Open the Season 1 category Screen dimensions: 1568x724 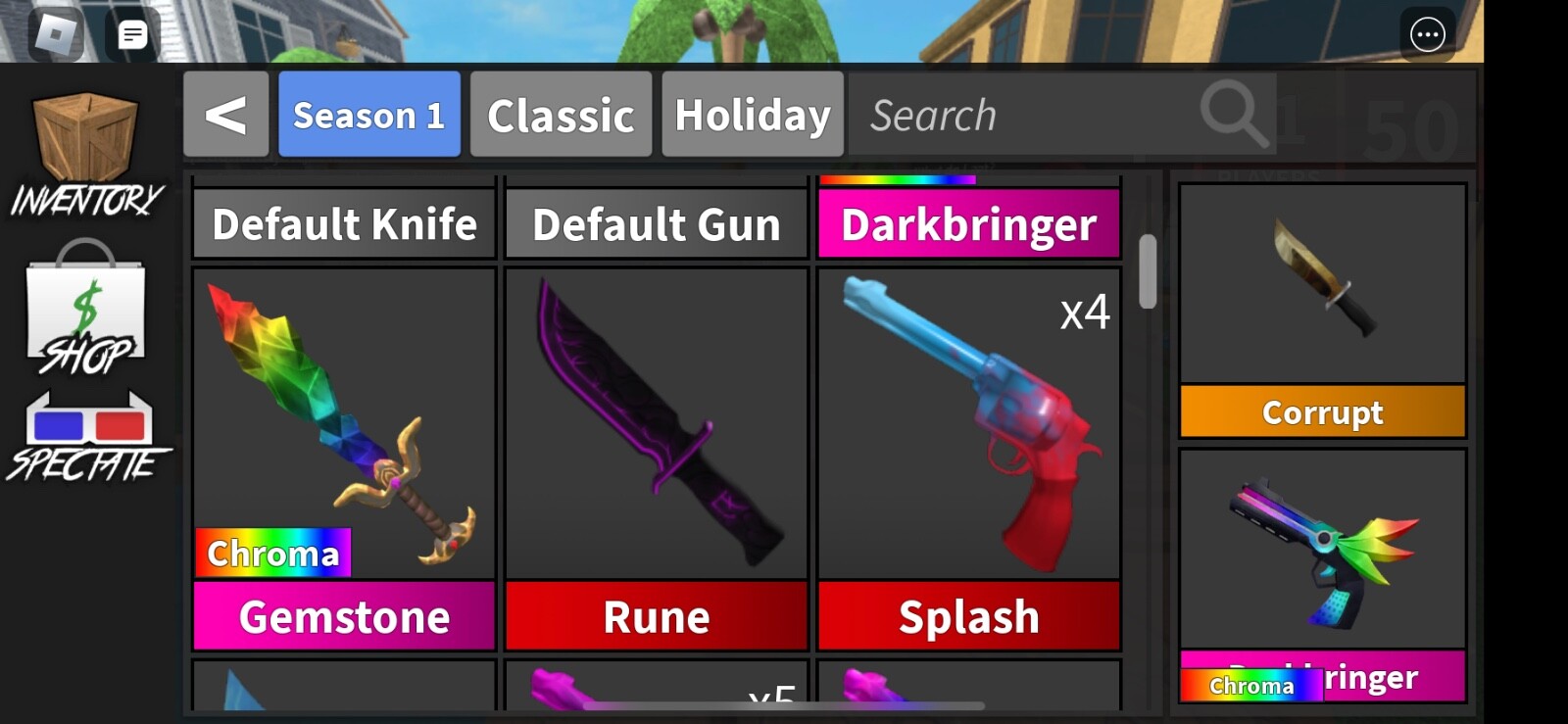(369, 115)
